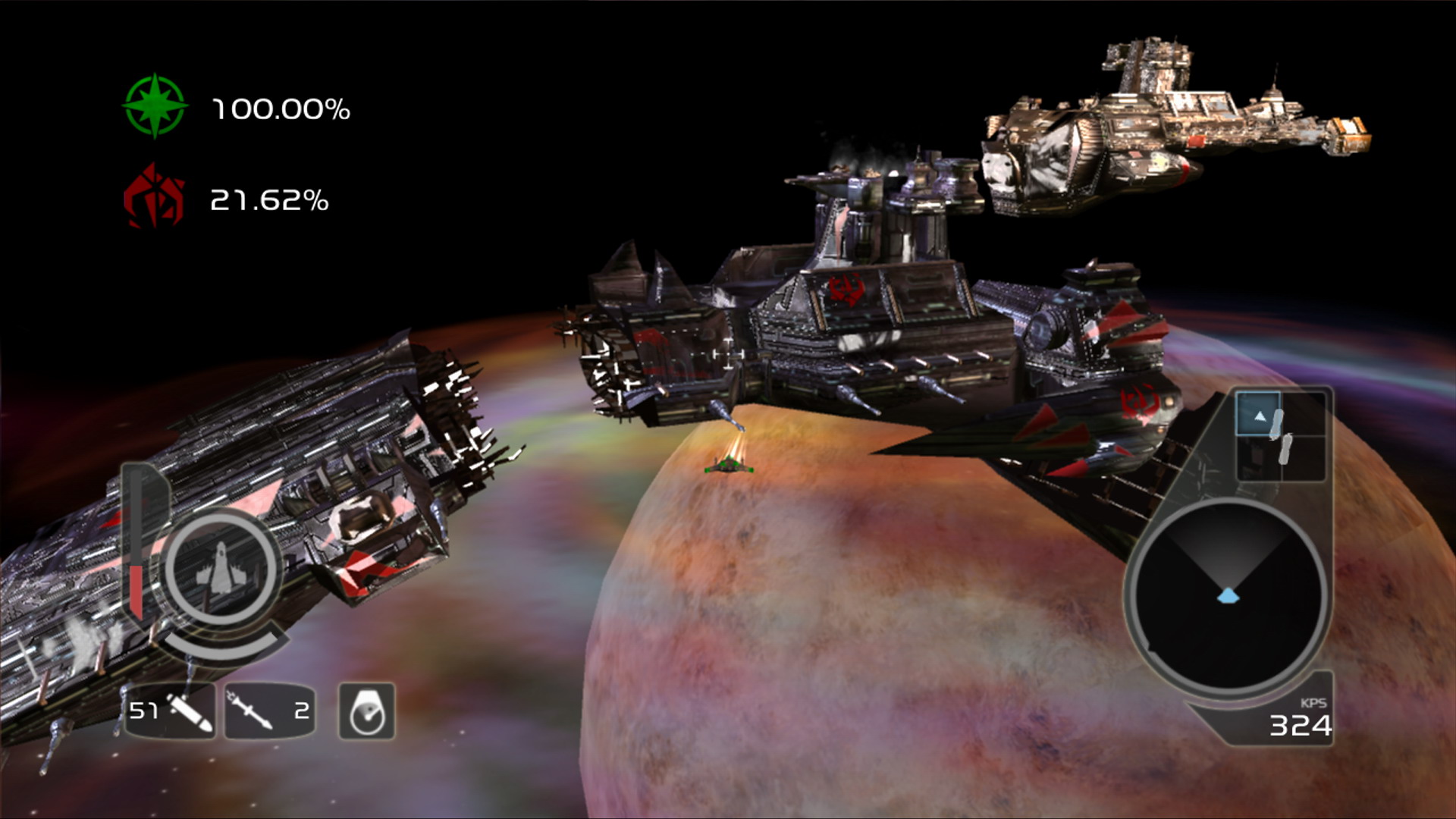Viewport: 1456px width, 819px height.
Task: Open the sector grid minimap
Action: [1280, 436]
